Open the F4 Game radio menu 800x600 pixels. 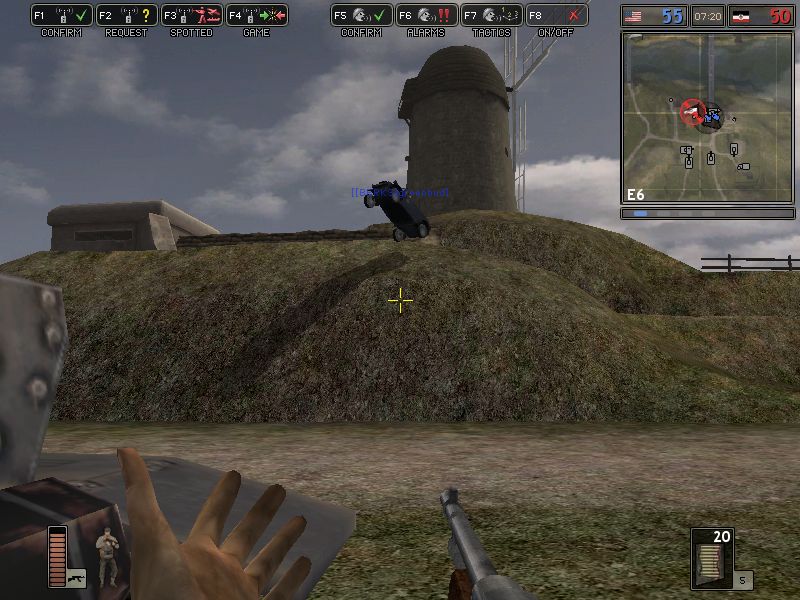[256, 16]
